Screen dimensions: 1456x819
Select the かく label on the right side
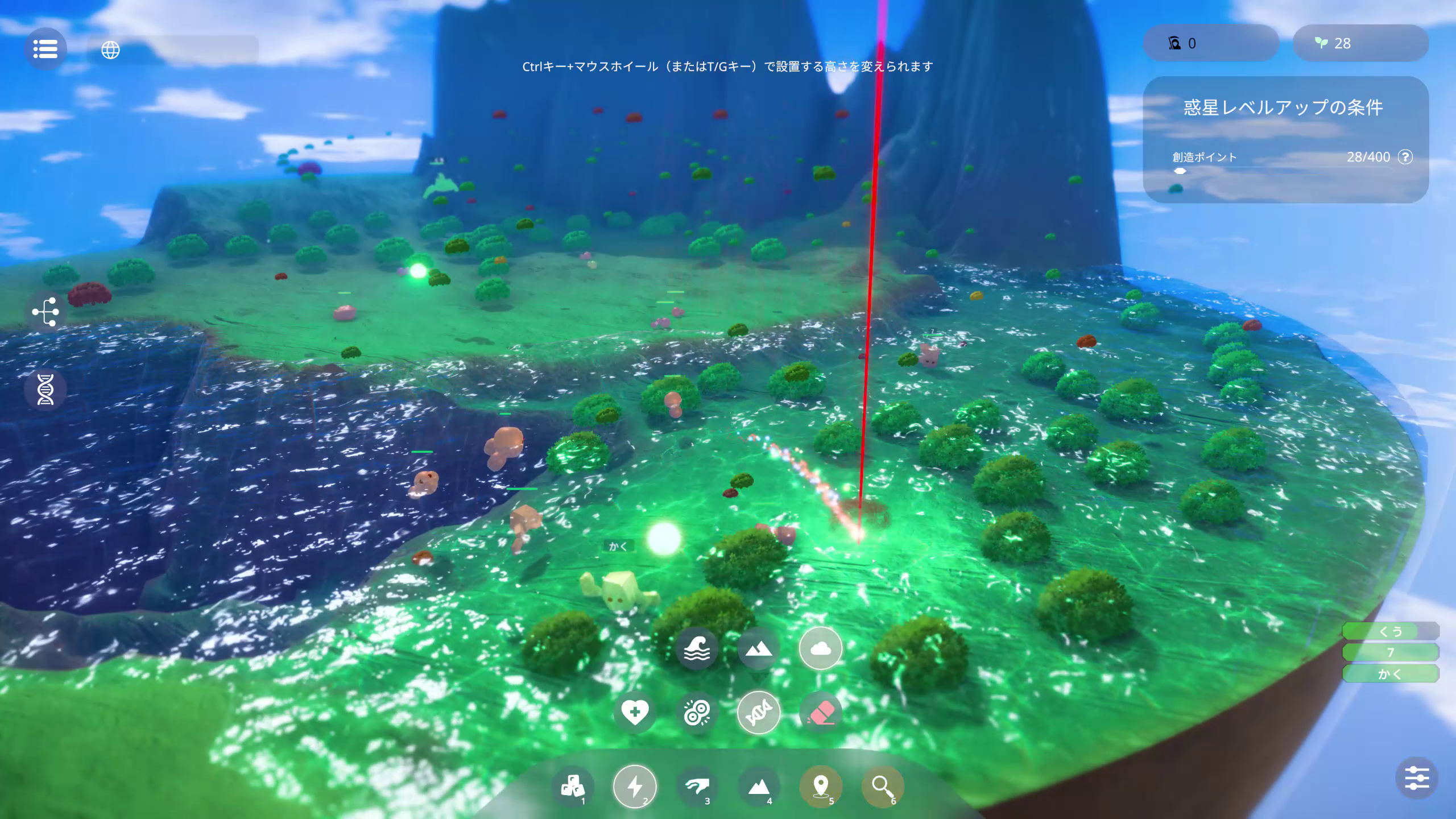[1390, 674]
